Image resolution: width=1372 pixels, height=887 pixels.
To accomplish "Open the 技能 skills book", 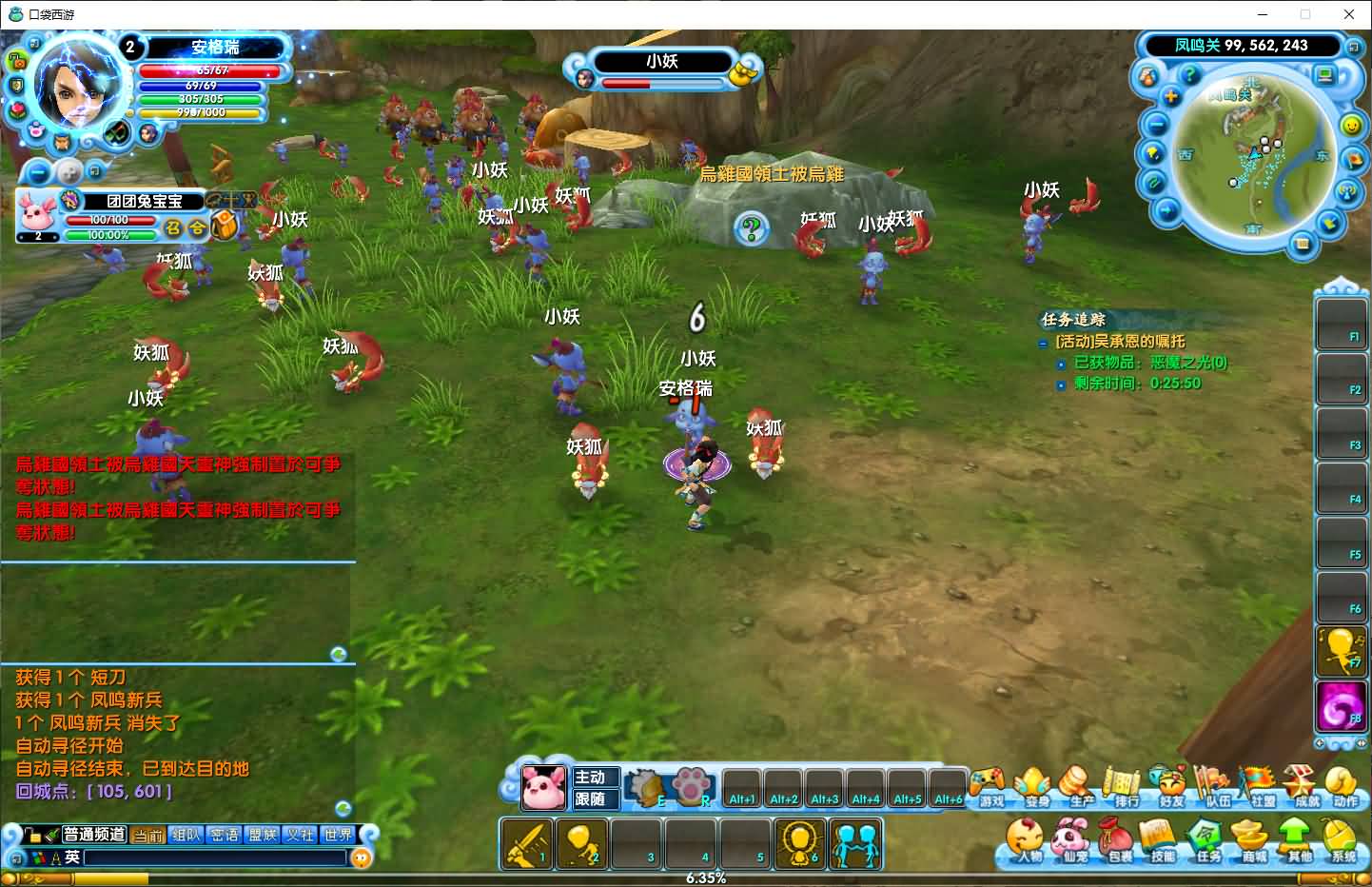I will [1160, 840].
